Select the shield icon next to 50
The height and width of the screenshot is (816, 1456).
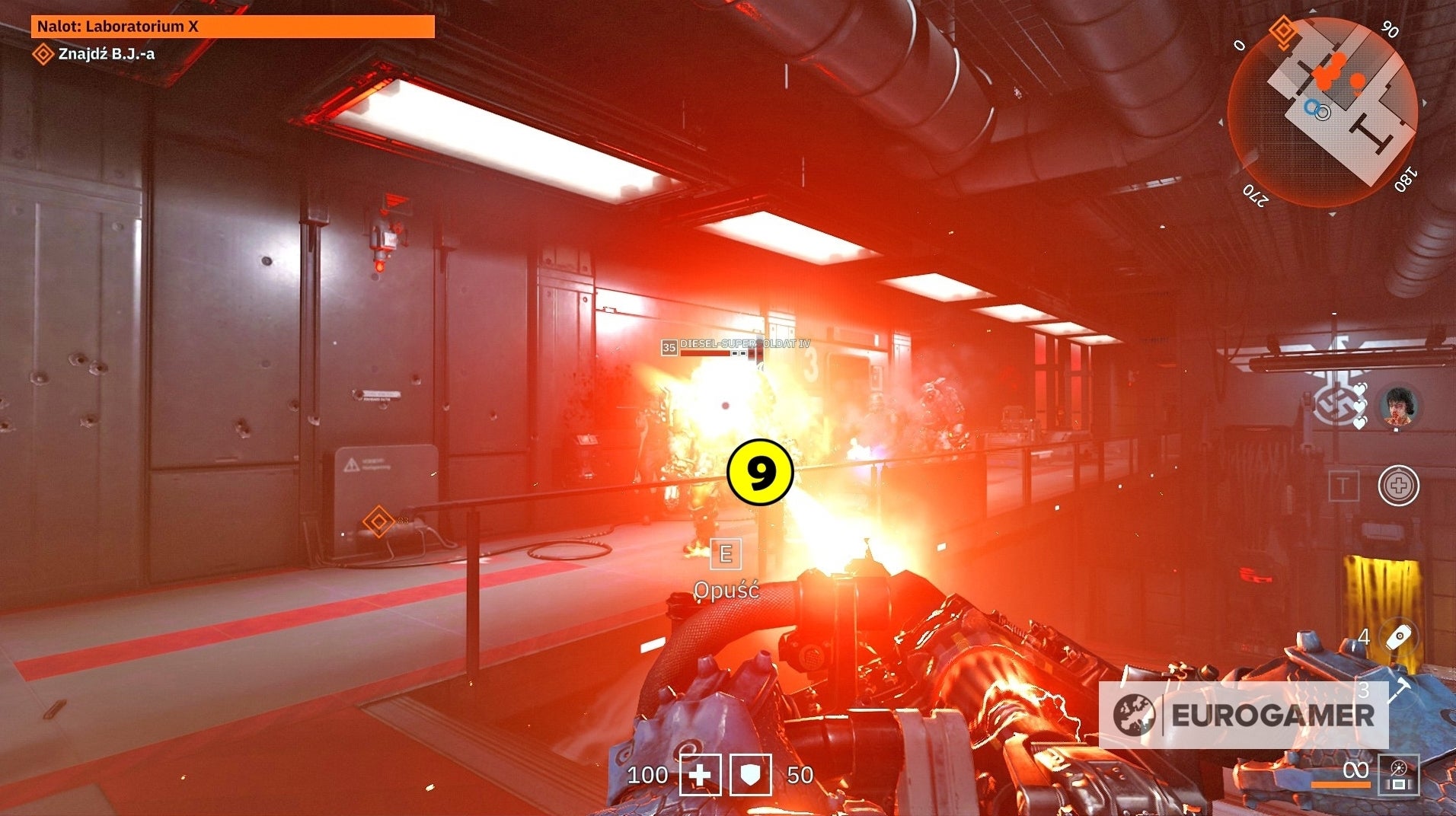coord(749,775)
